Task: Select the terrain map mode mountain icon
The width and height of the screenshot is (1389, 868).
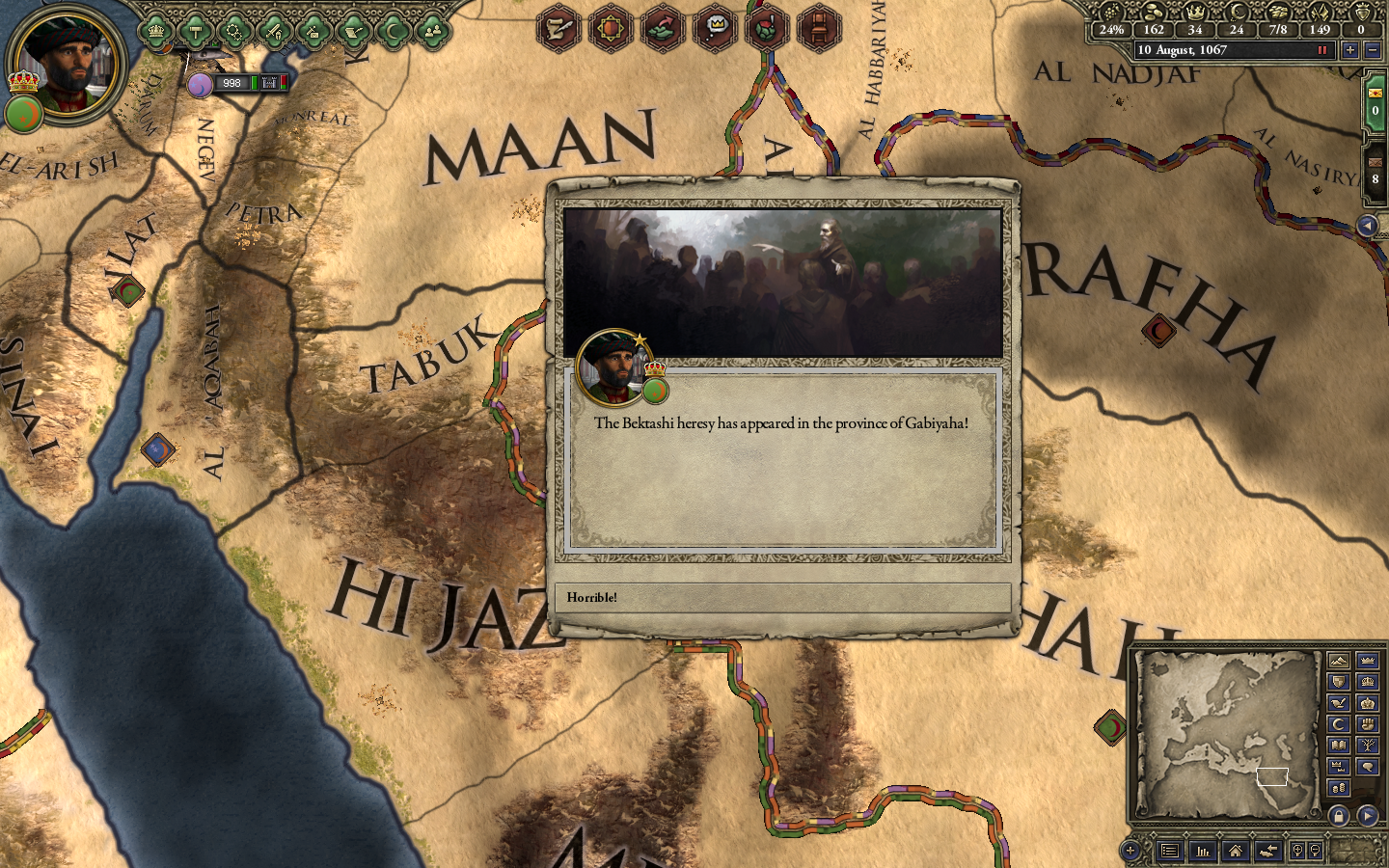Action: click(1338, 662)
